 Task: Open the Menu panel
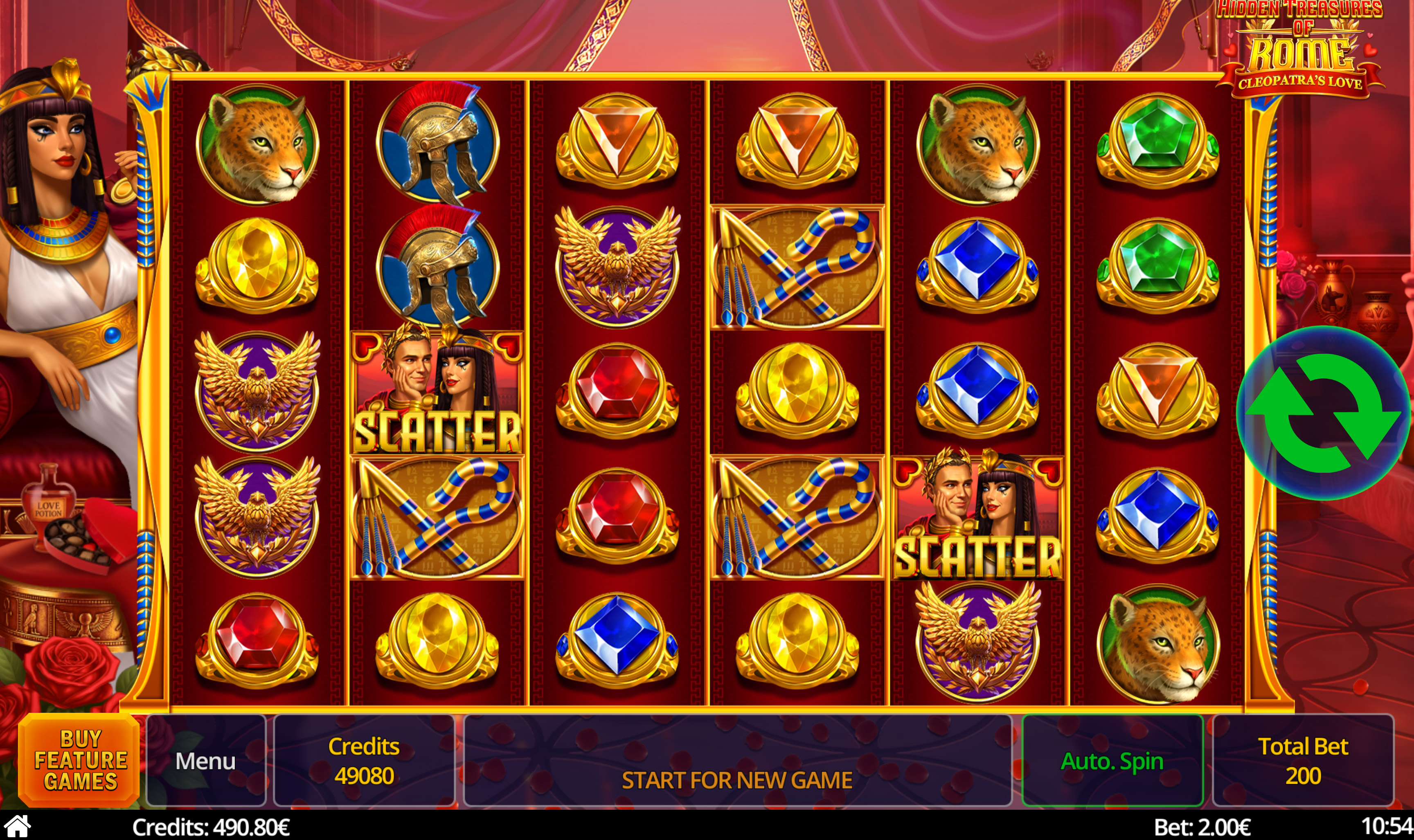205,760
